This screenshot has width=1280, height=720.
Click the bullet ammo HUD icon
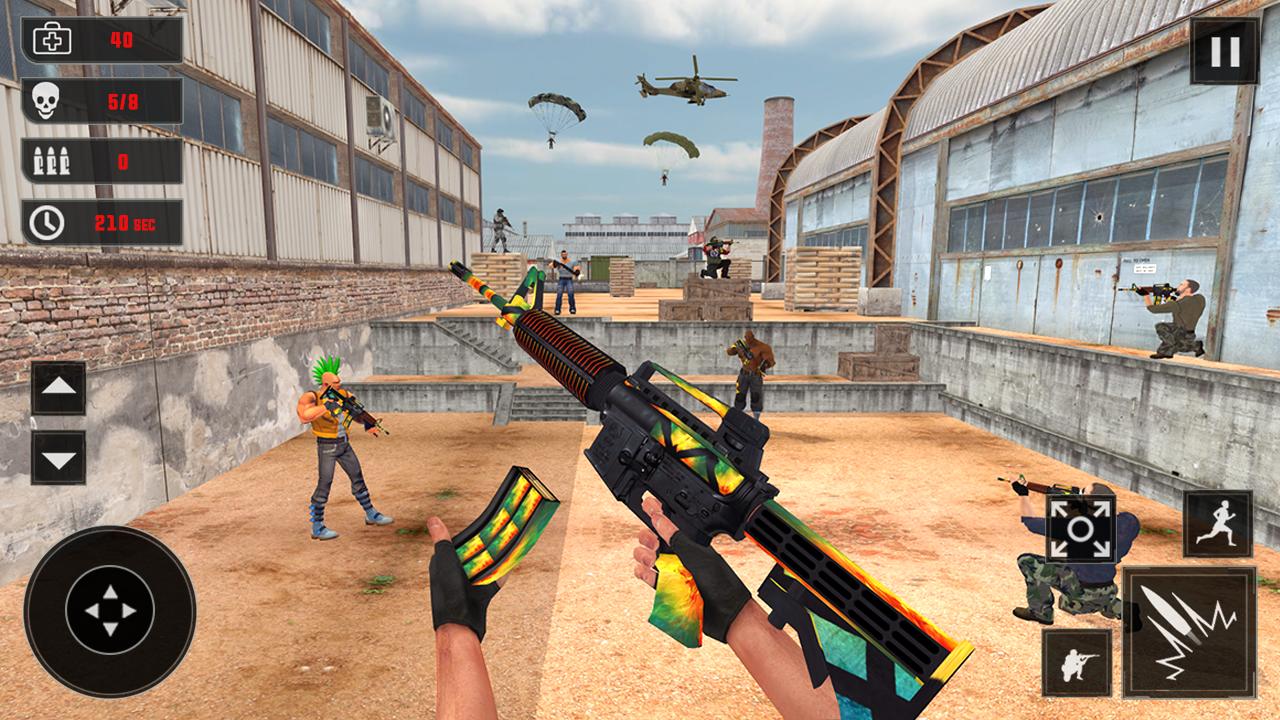click(x=52, y=160)
